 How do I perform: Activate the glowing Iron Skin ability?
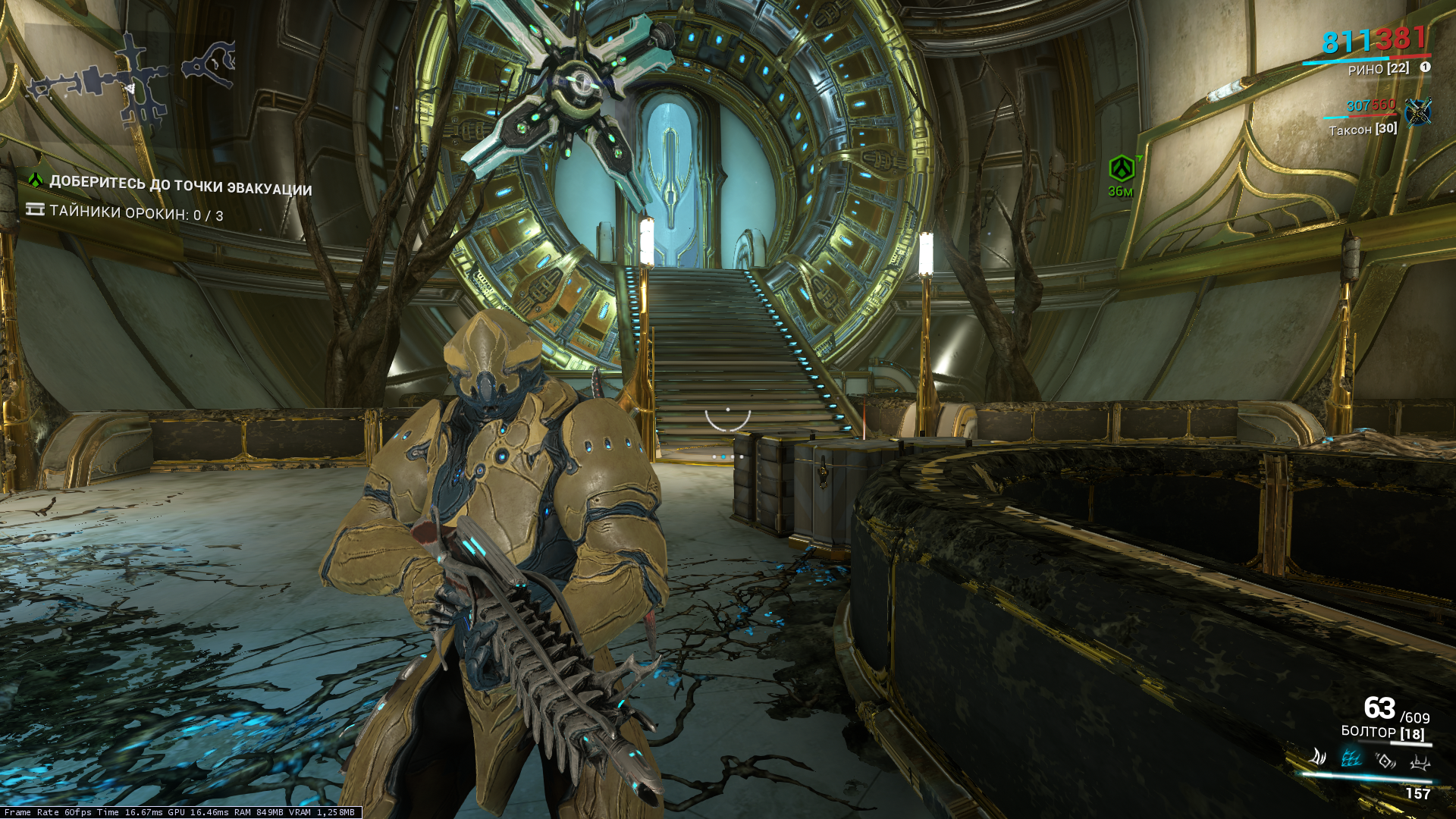tap(1351, 758)
